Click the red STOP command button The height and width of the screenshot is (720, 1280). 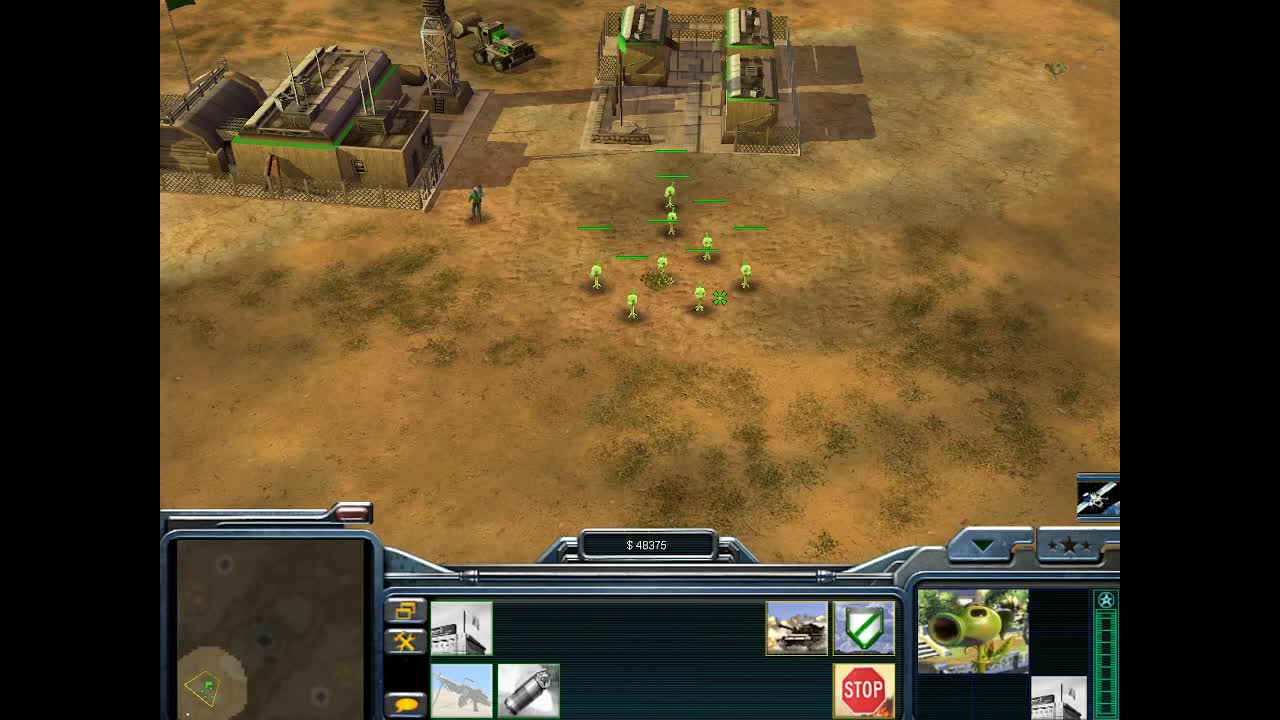point(864,691)
